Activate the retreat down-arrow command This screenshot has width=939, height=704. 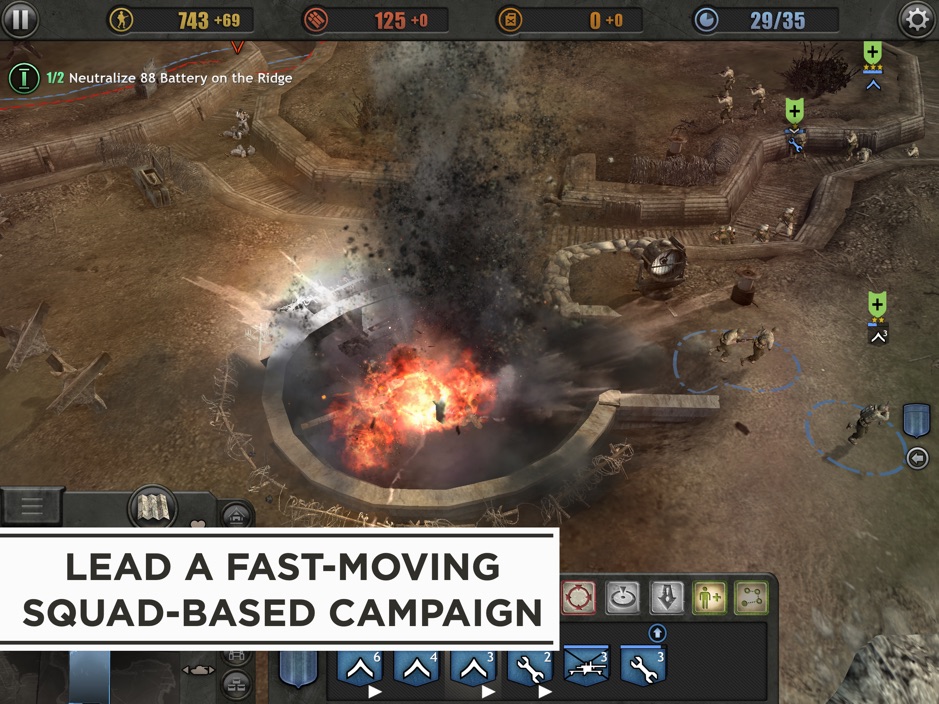(x=667, y=598)
